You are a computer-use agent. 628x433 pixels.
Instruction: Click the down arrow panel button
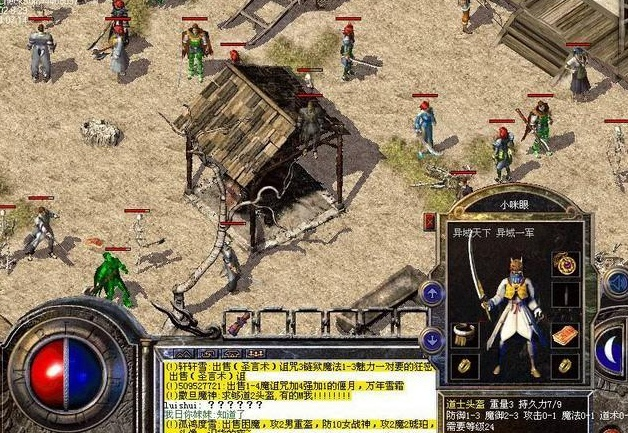pyautogui.click(x=432, y=338)
